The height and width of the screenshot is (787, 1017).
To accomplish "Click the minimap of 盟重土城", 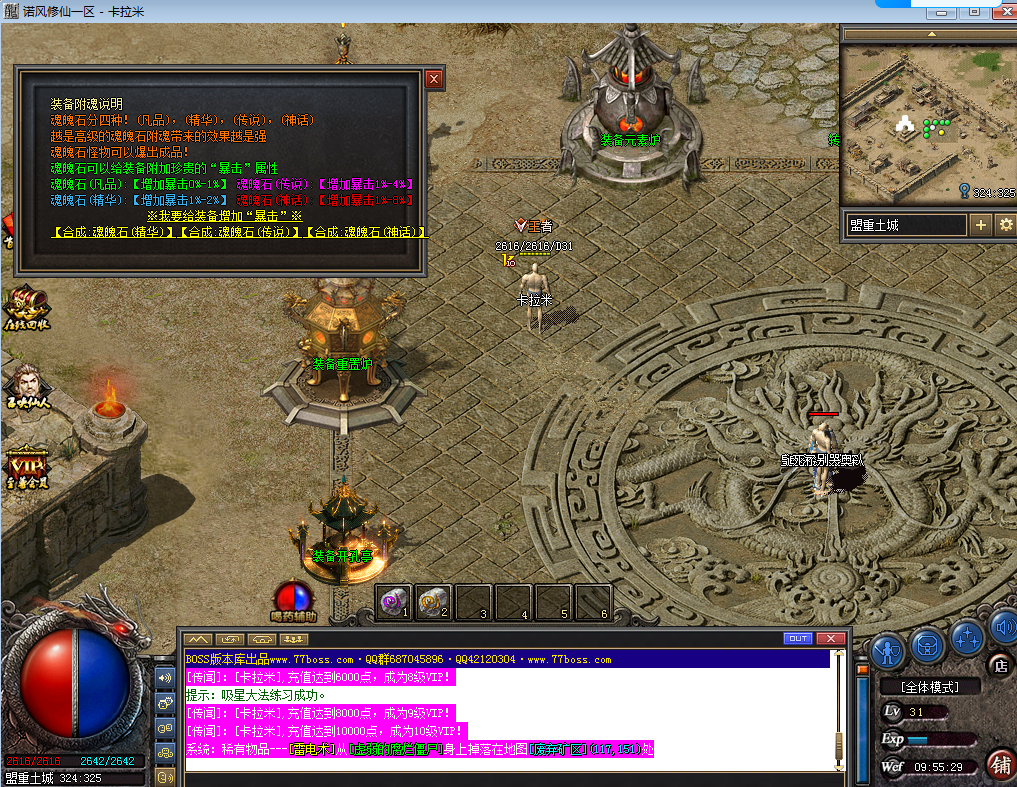I will coord(926,124).
